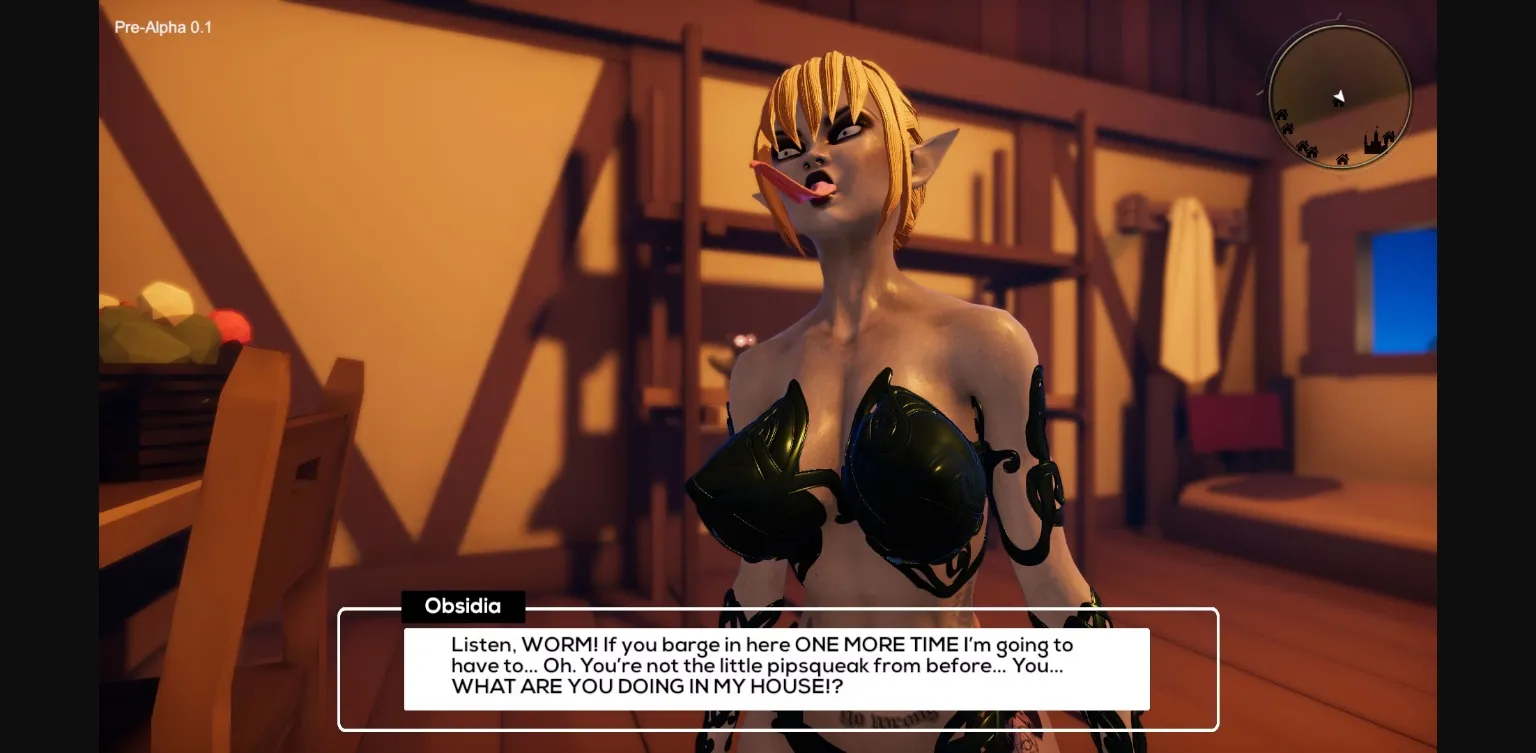This screenshot has height=753, width=1536.
Task: Select the castle icon on the minimap
Action: point(1375,141)
